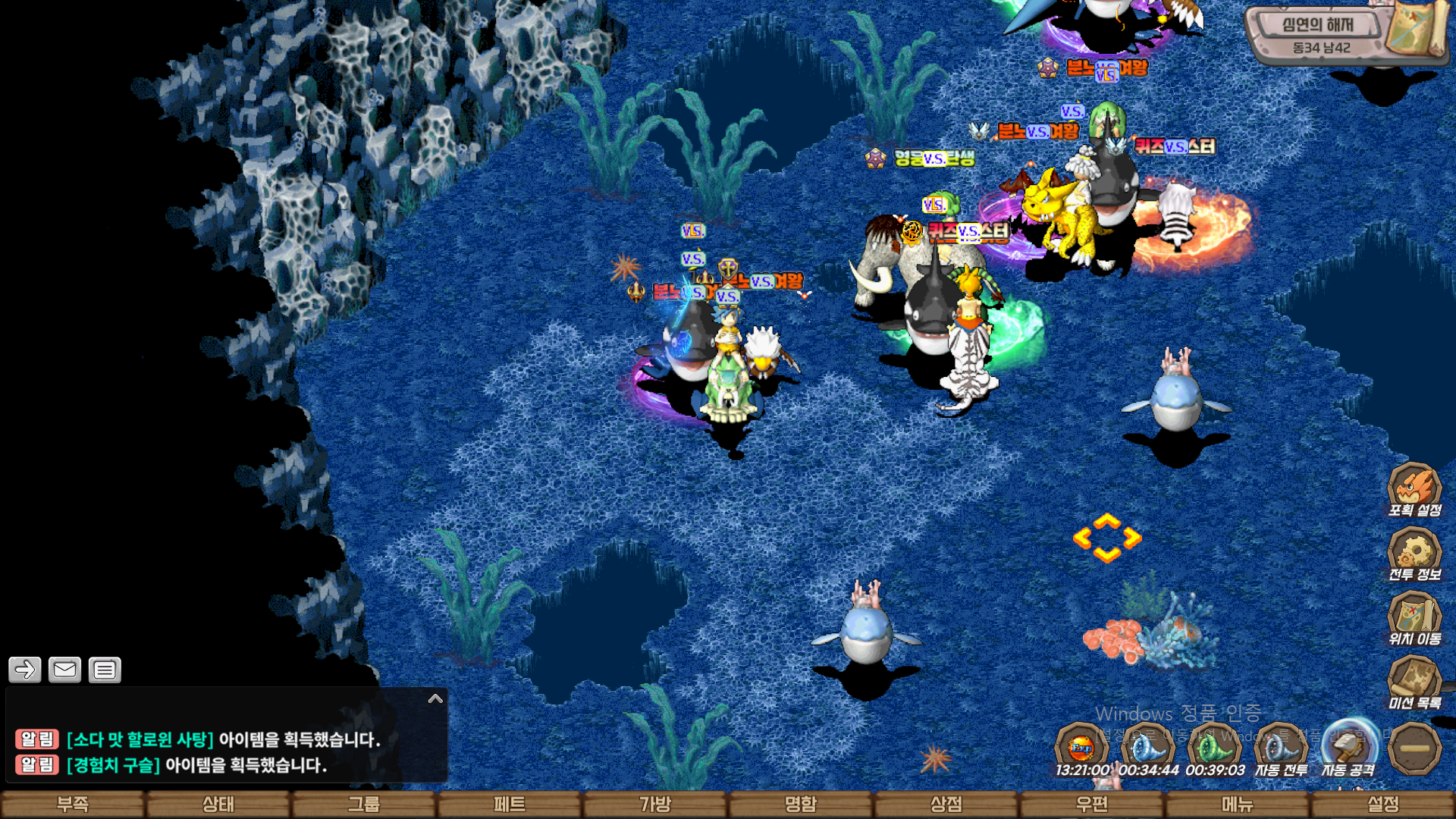Open the 부족 (Tribe) menu
Image resolution: width=1456 pixels, height=819 pixels.
73,804
